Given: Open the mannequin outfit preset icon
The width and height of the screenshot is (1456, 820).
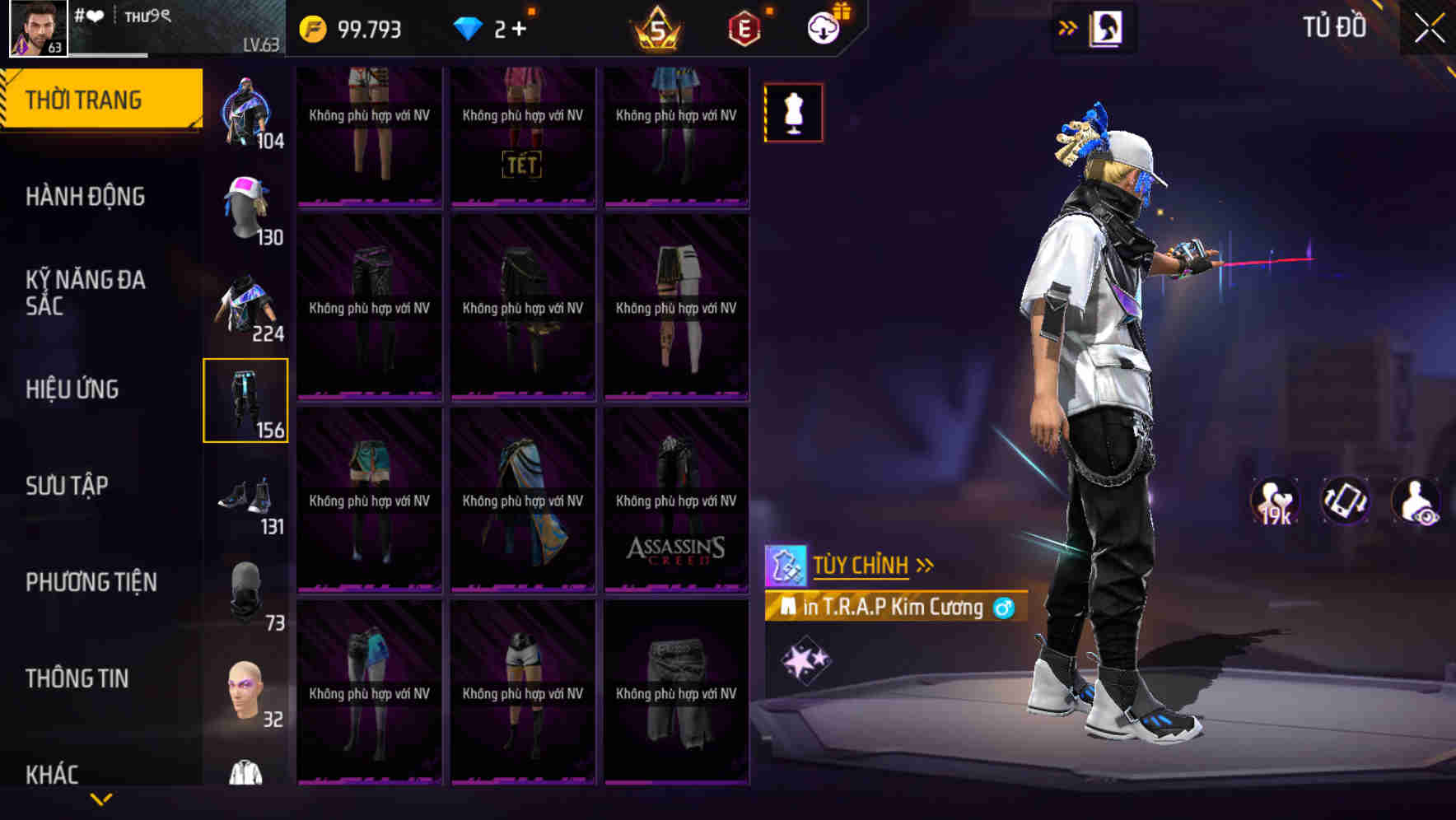Looking at the screenshot, I should 793,113.
